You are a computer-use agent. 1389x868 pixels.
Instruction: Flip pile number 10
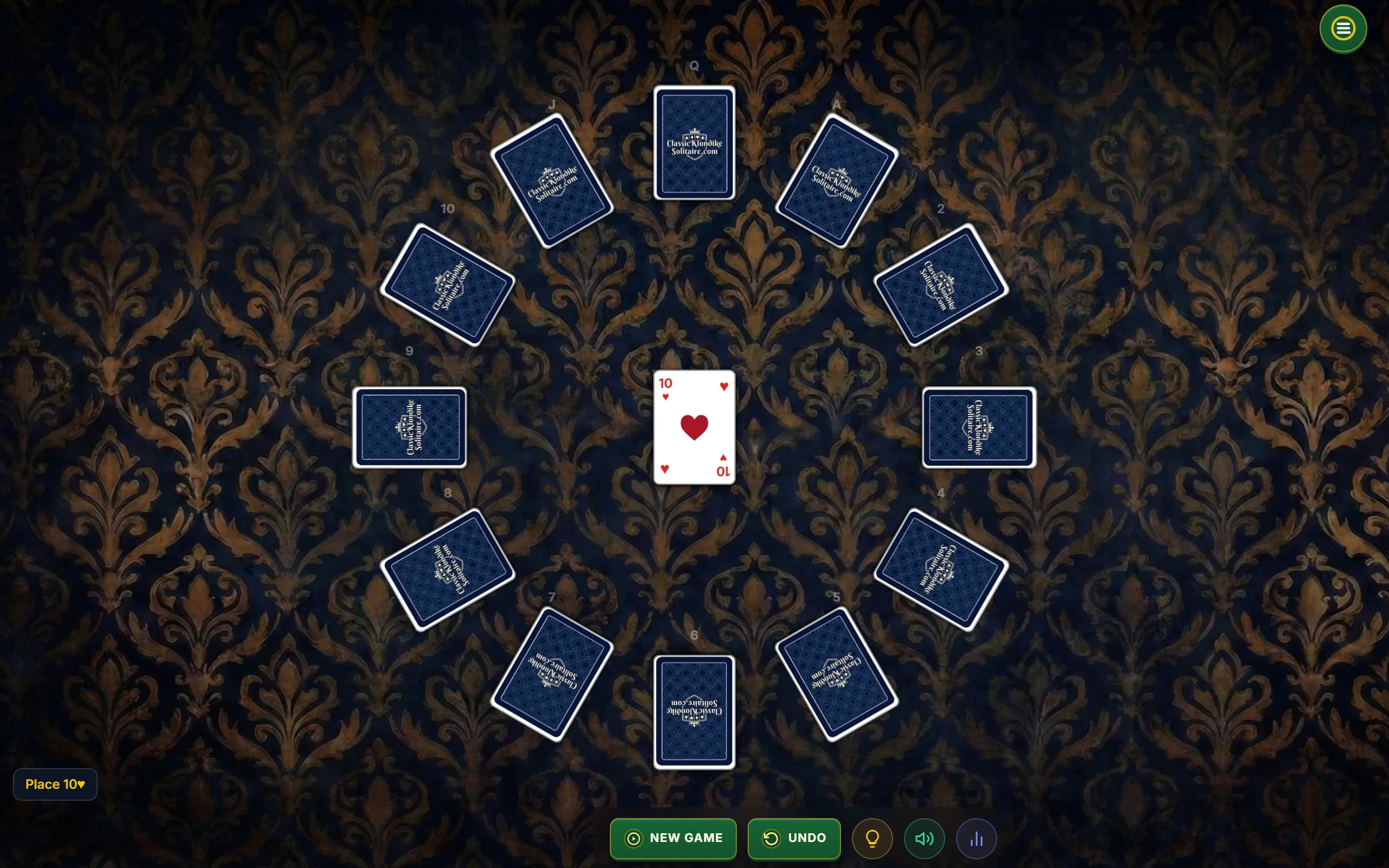tap(448, 284)
